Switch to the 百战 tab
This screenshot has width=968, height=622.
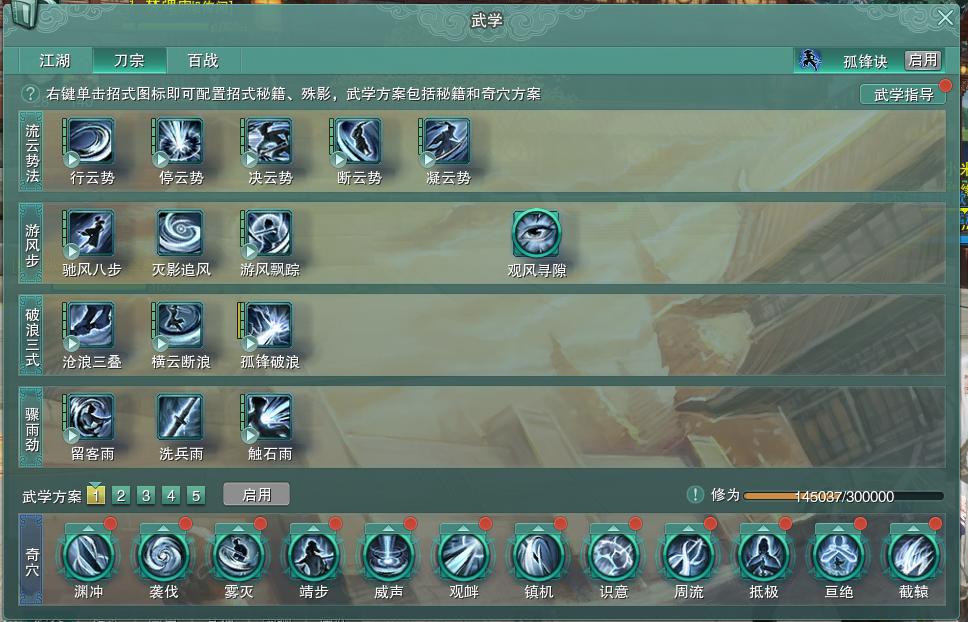click(203, 60)
